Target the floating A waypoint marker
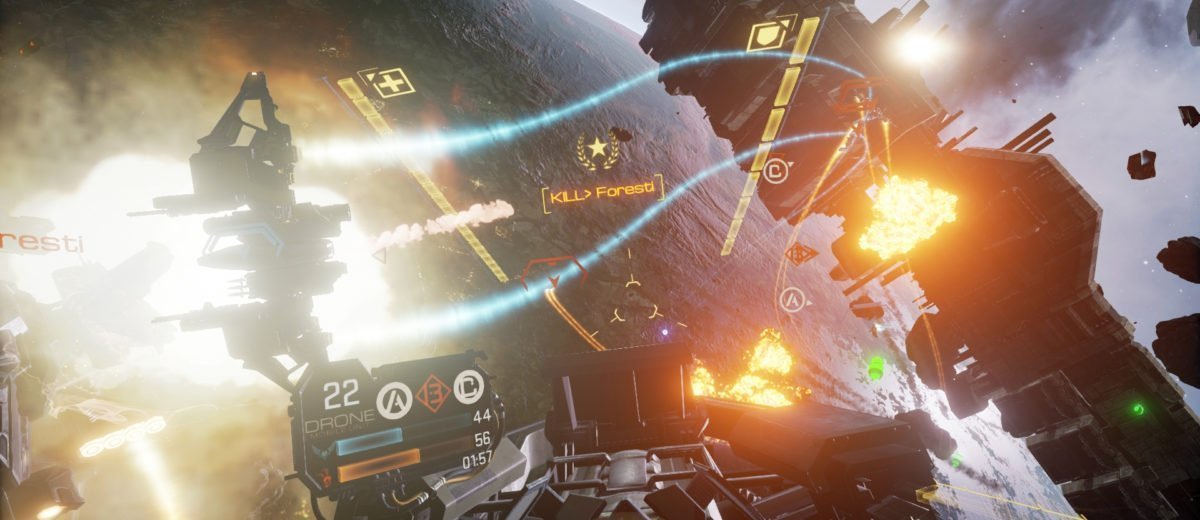 pos(793,298)
